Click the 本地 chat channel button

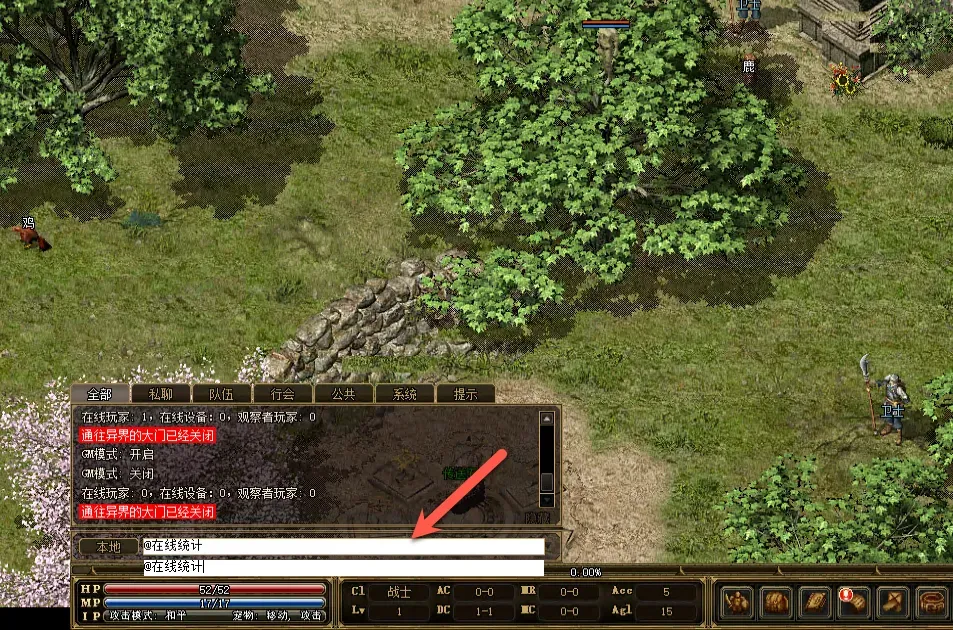click(107, 547)
